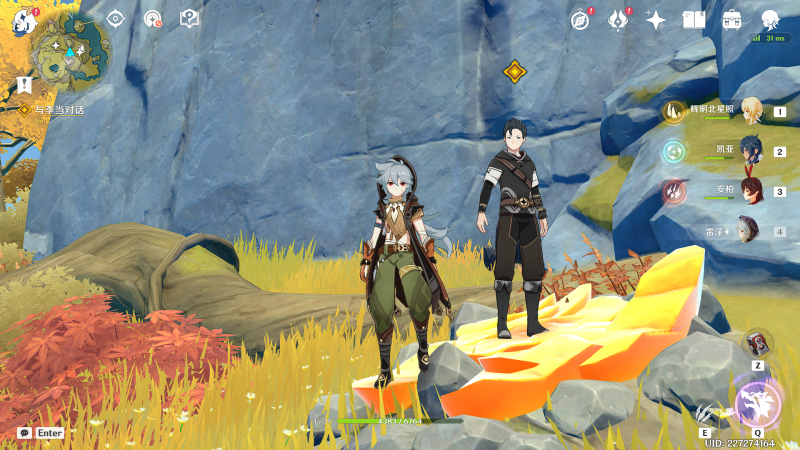The width and height of the screenshot is (800, 450).
Task: Switch to party member 安柏
Action: click(x=748, y=191)
